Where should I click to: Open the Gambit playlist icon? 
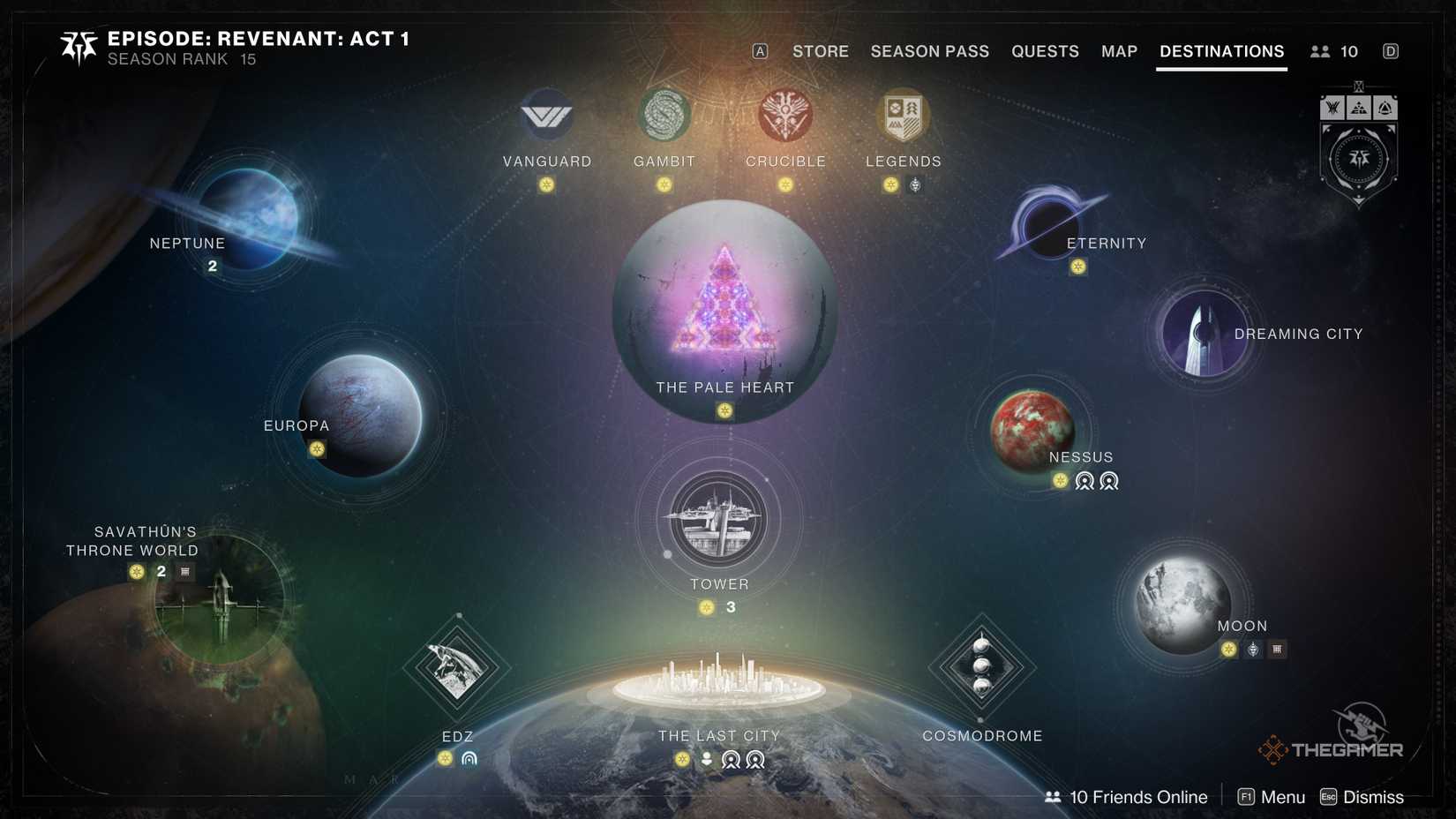pyautogui.click(x=664, y=114)
